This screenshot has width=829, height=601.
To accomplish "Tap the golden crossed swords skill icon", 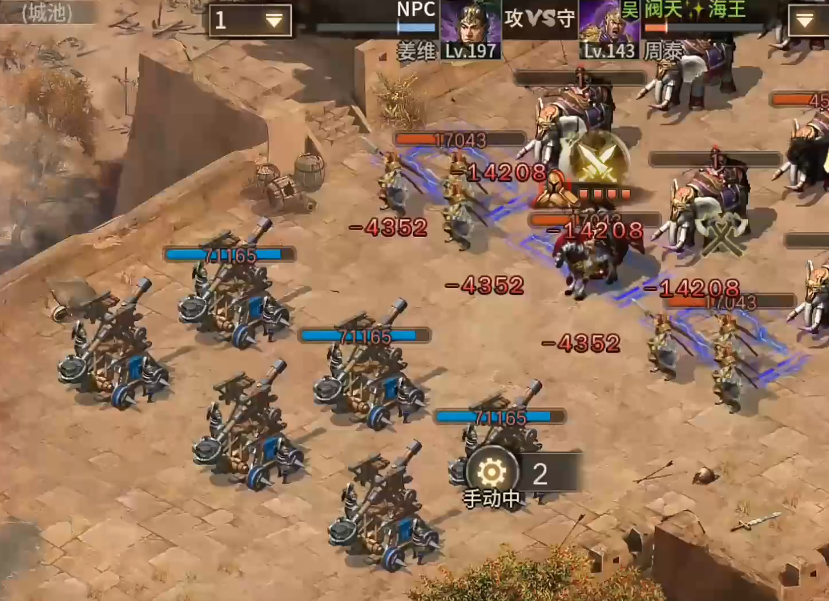I will [601, 158].
